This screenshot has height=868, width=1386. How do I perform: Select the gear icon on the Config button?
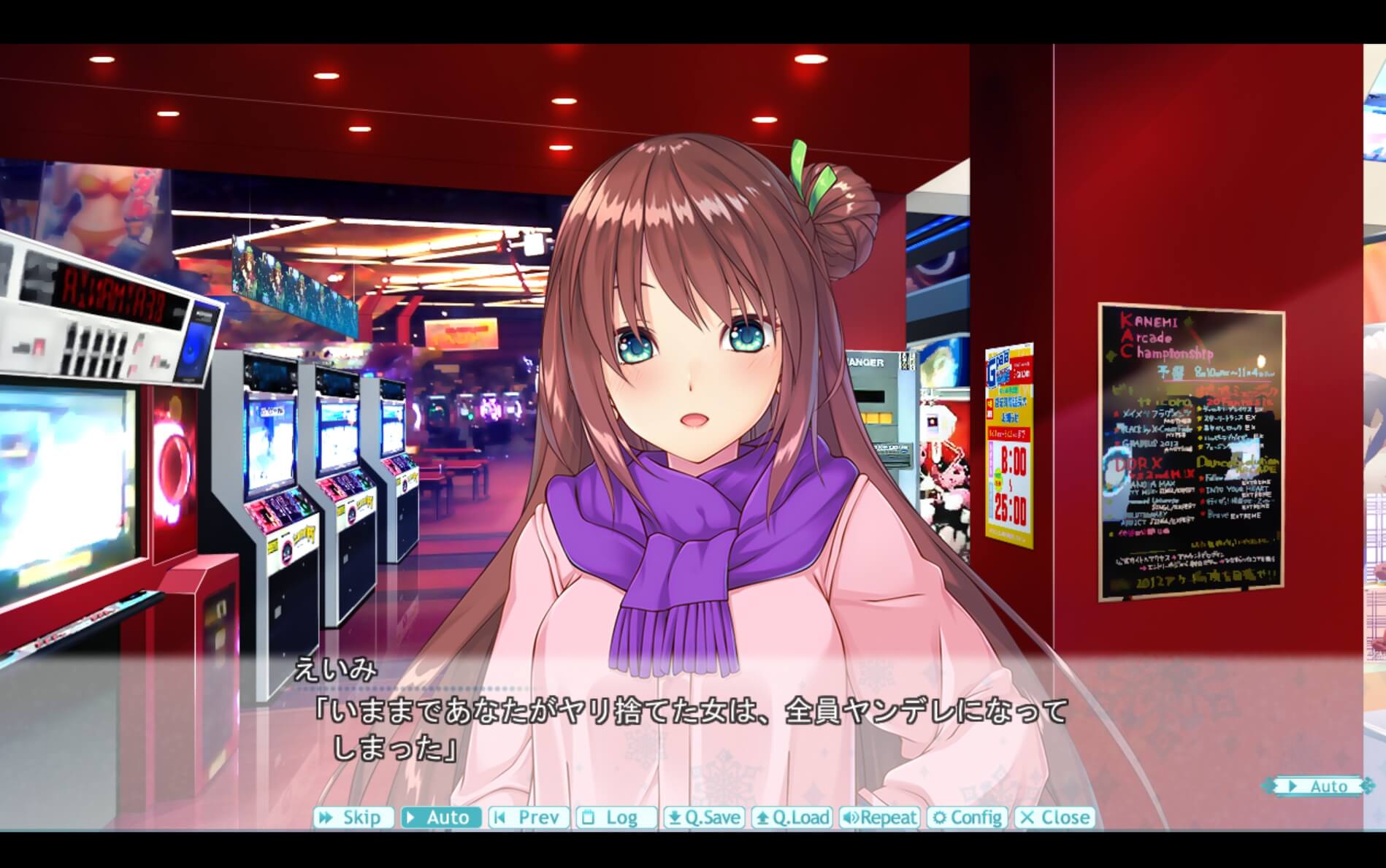tap(940, 818)
